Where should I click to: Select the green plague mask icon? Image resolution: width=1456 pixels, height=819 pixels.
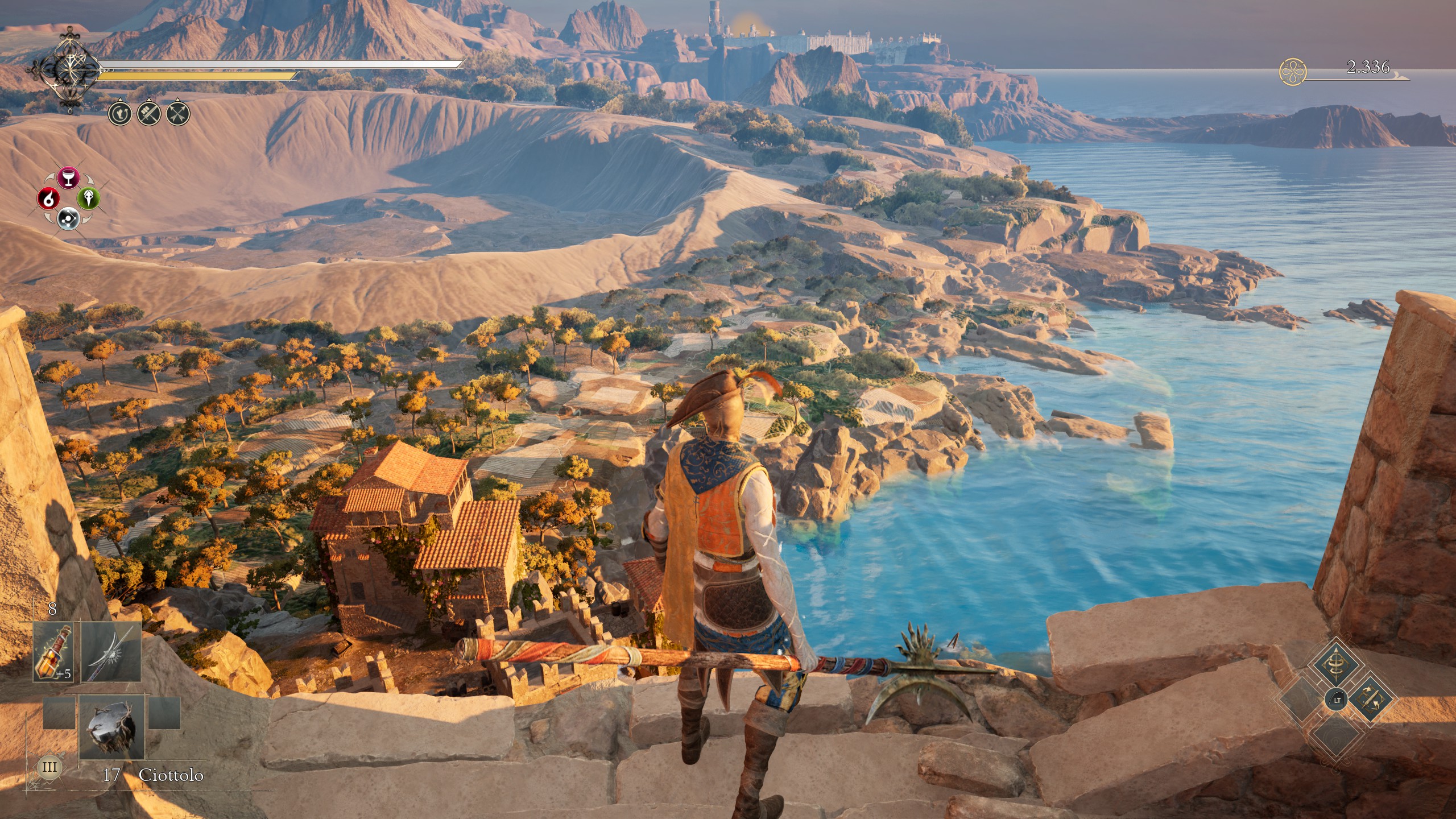click(88, 198)
